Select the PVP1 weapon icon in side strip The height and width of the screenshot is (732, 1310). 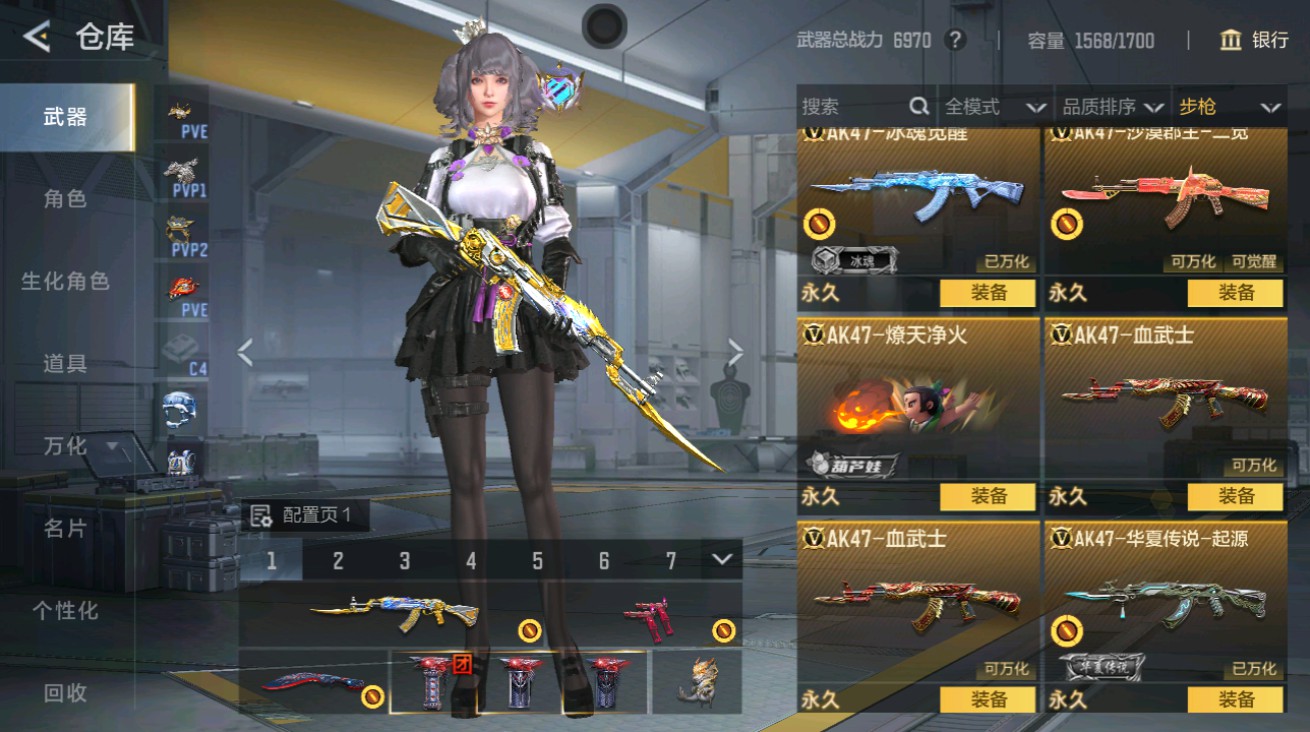(182, 172)
